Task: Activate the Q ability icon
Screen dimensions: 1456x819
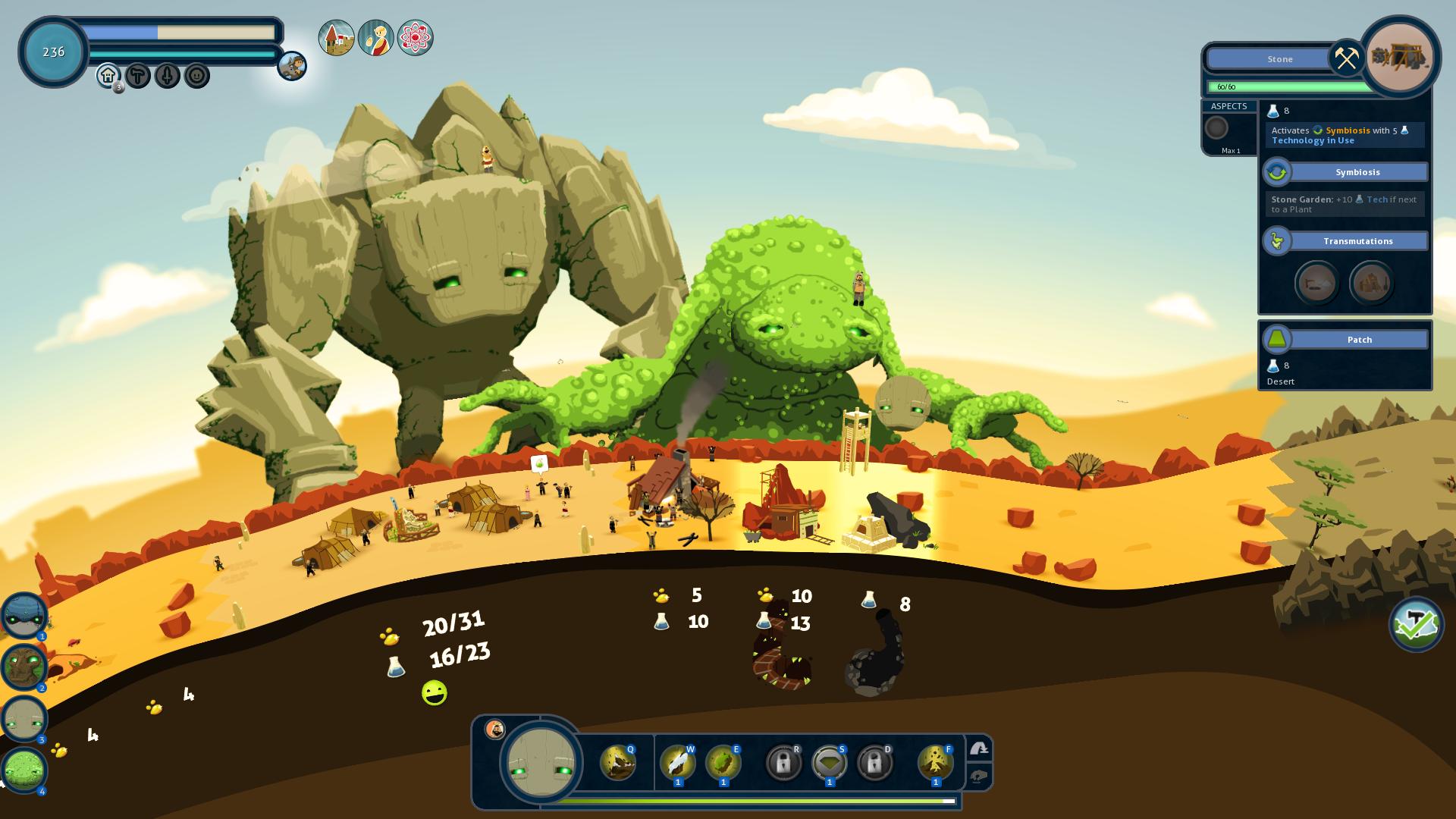Action: coord(618,763)
